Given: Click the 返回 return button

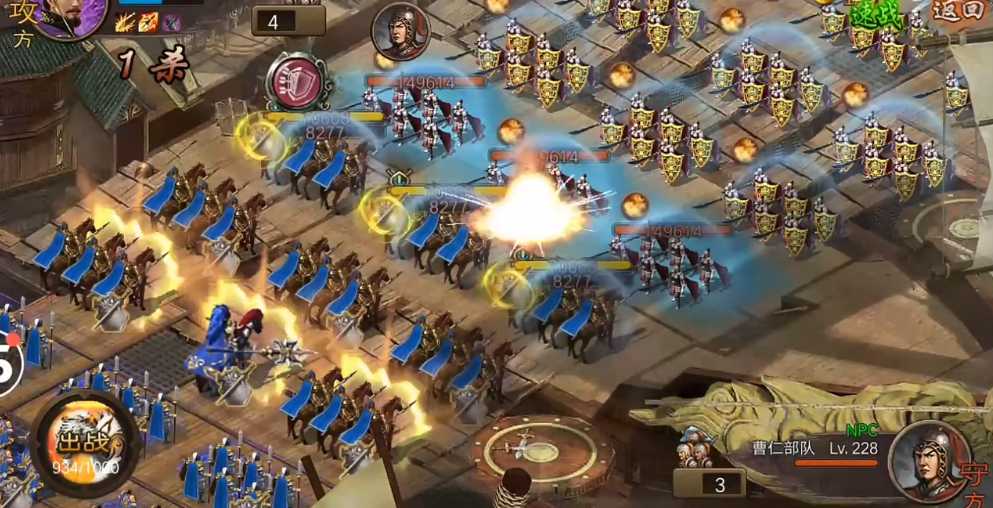Looking at the screenshot, I should tap(962, 12).
